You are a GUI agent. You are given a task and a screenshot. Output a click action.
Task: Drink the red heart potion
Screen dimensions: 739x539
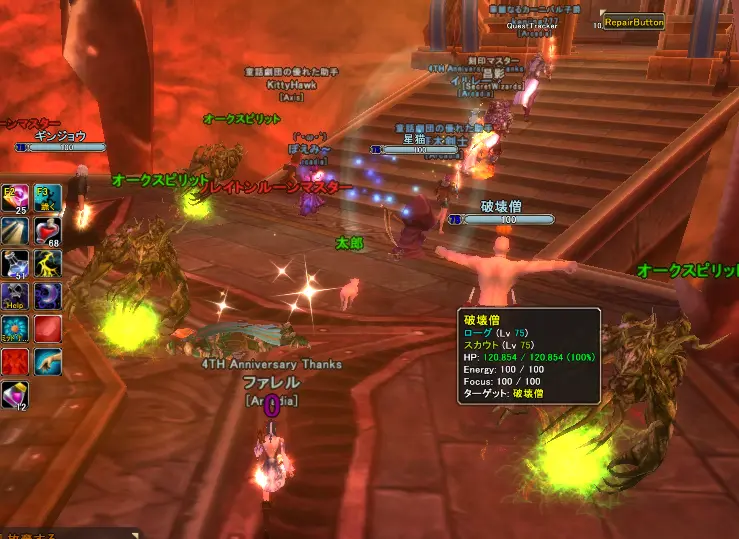(47, 231)
